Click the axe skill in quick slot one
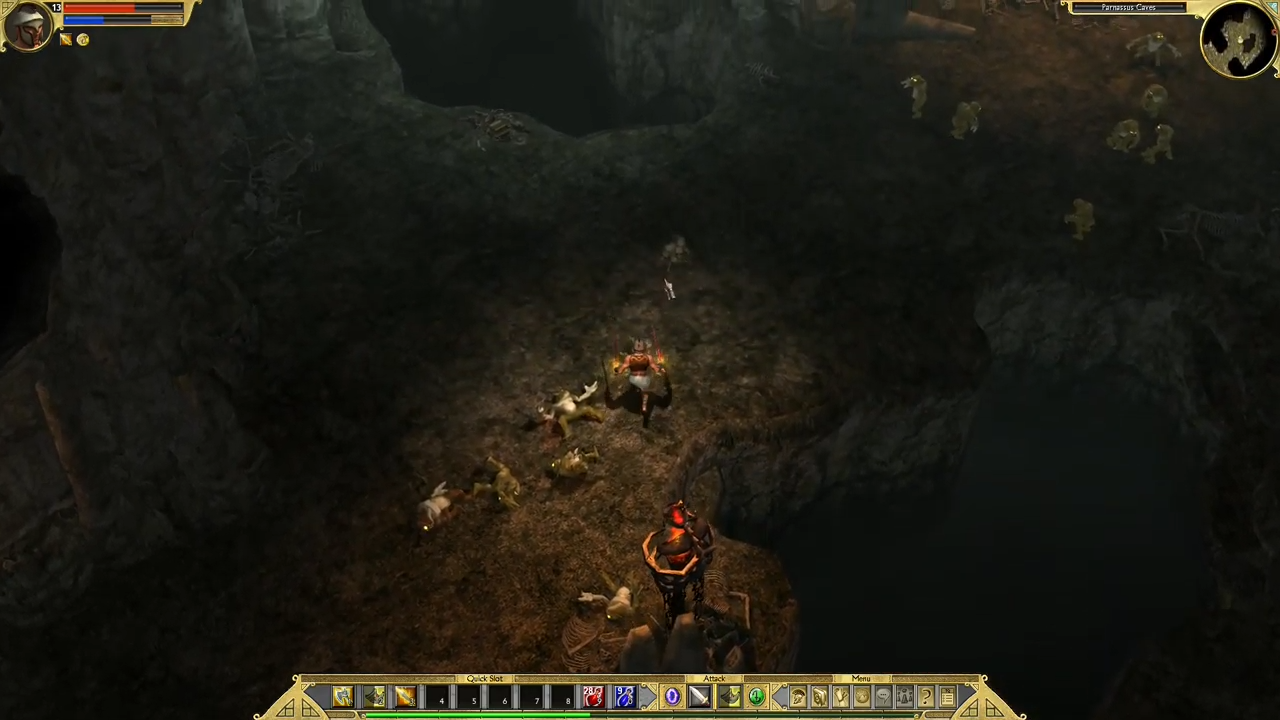 344,697
